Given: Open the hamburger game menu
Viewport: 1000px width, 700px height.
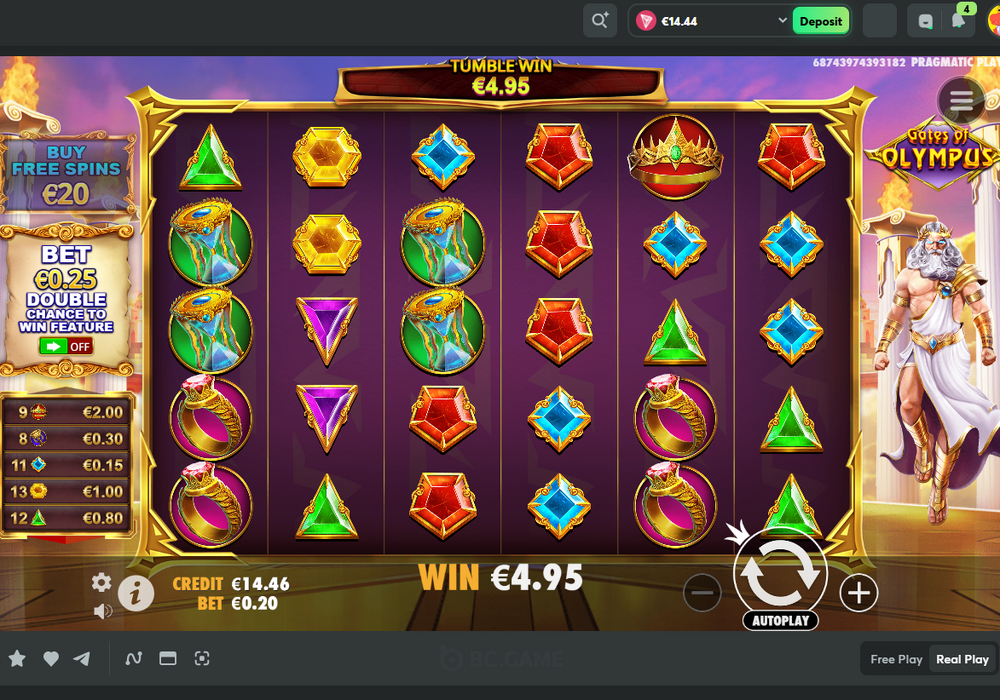Looking at the screenshot, I should 961,100.
